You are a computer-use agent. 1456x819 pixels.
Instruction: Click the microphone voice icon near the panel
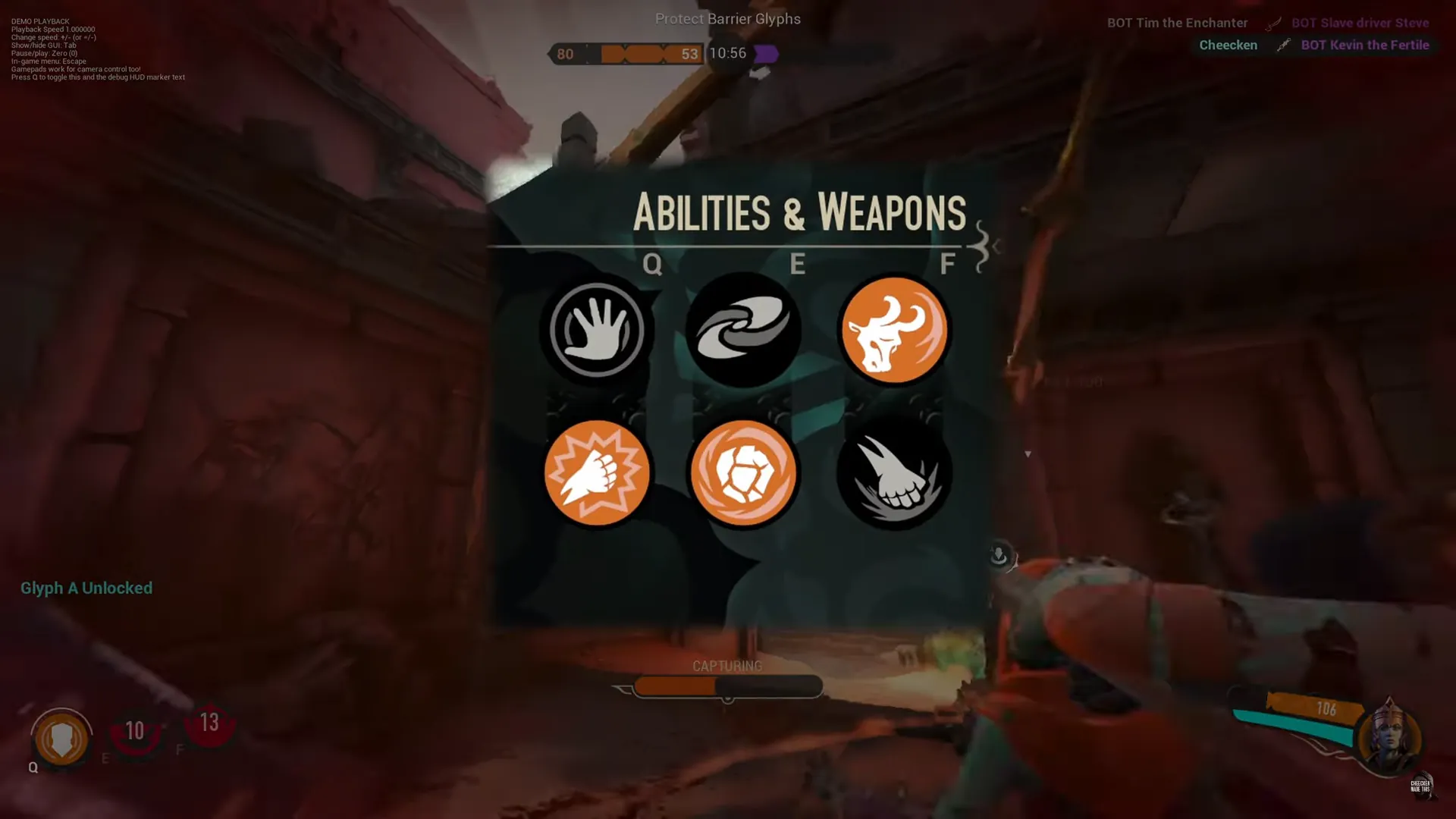pos(998,554)
